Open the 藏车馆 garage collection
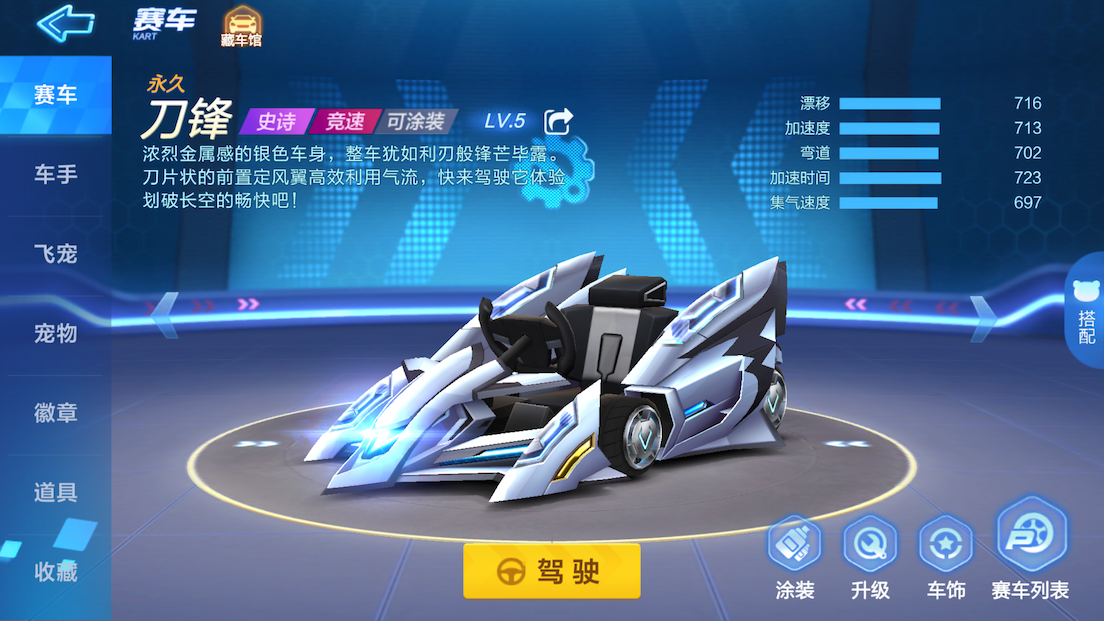This screenshot has width=1104, height=621. [x=240, y=27]
